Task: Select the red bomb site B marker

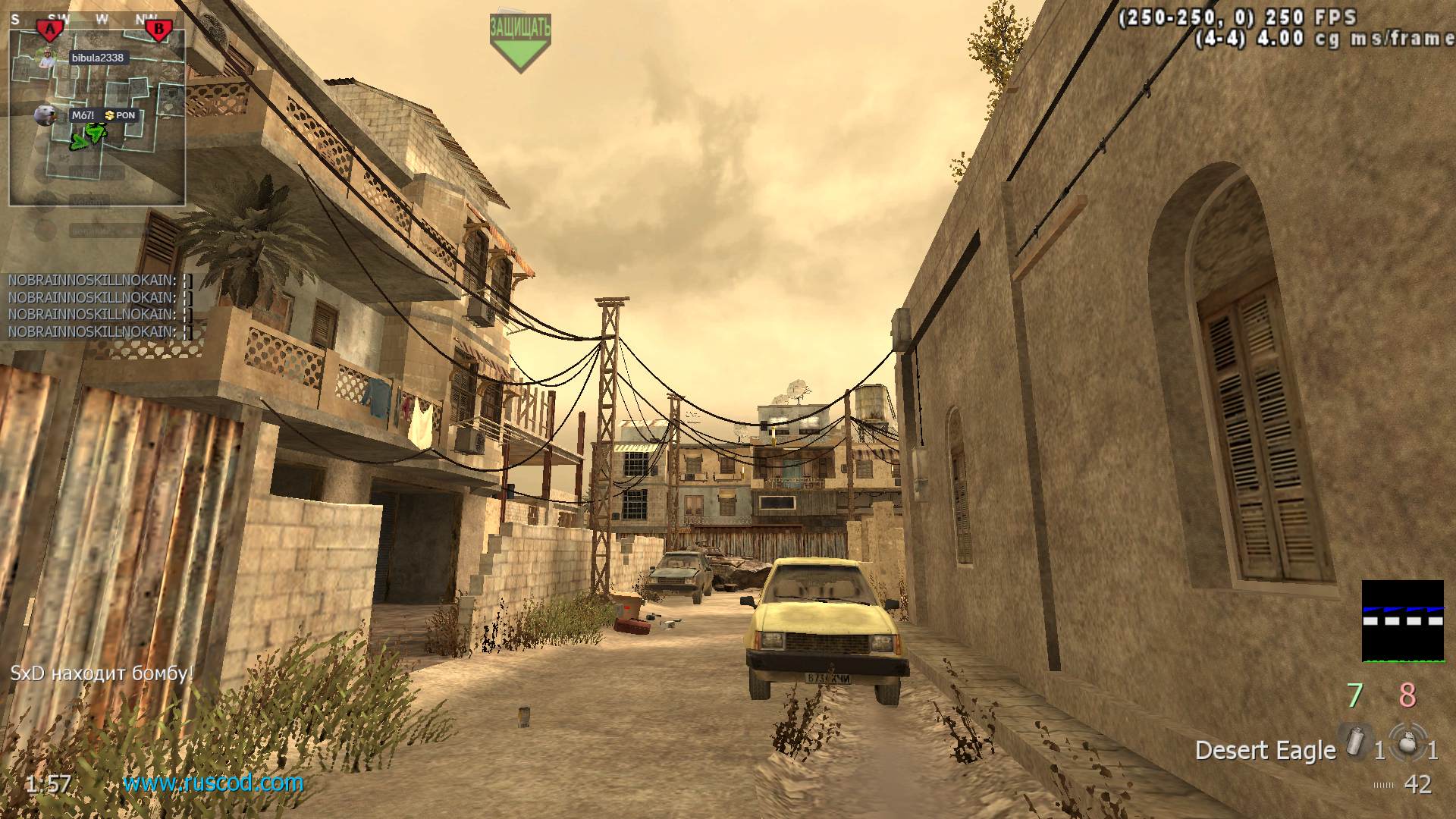Action: pyautogui.click(x=159, y=30)
